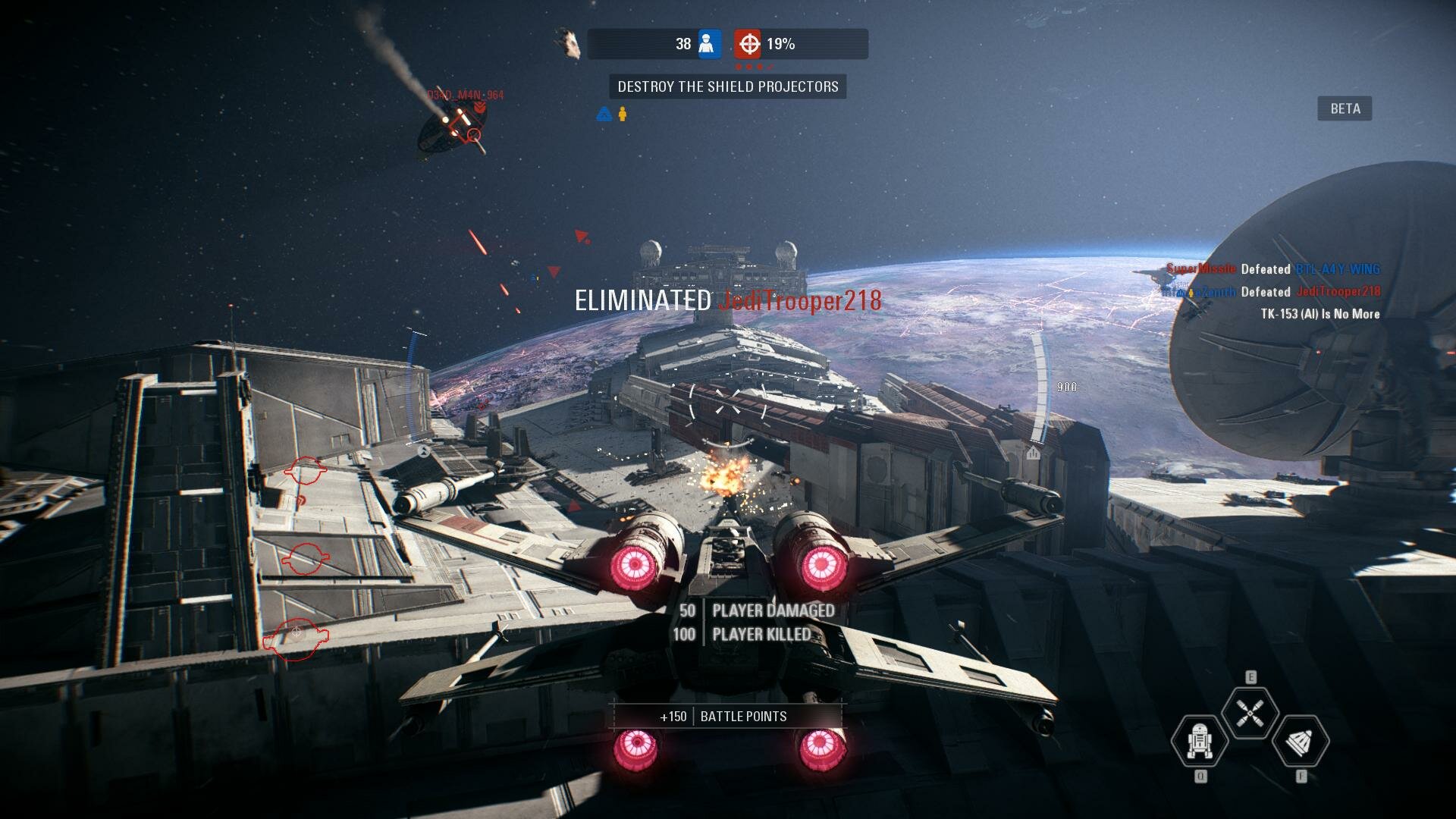Screen dimensions: 1456x819
Task: Select the Destroy the Shield Projectors objective banner
Action: (x=728, y=86)
